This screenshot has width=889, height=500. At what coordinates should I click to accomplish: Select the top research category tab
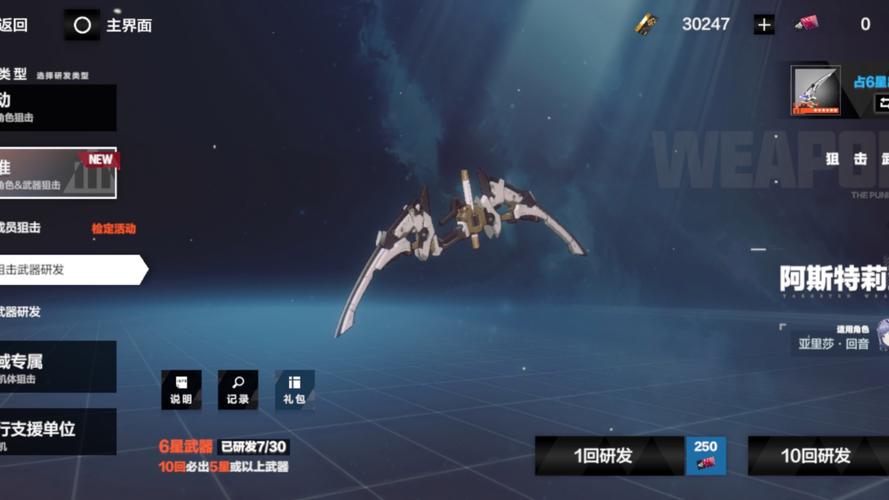point(58,107)
